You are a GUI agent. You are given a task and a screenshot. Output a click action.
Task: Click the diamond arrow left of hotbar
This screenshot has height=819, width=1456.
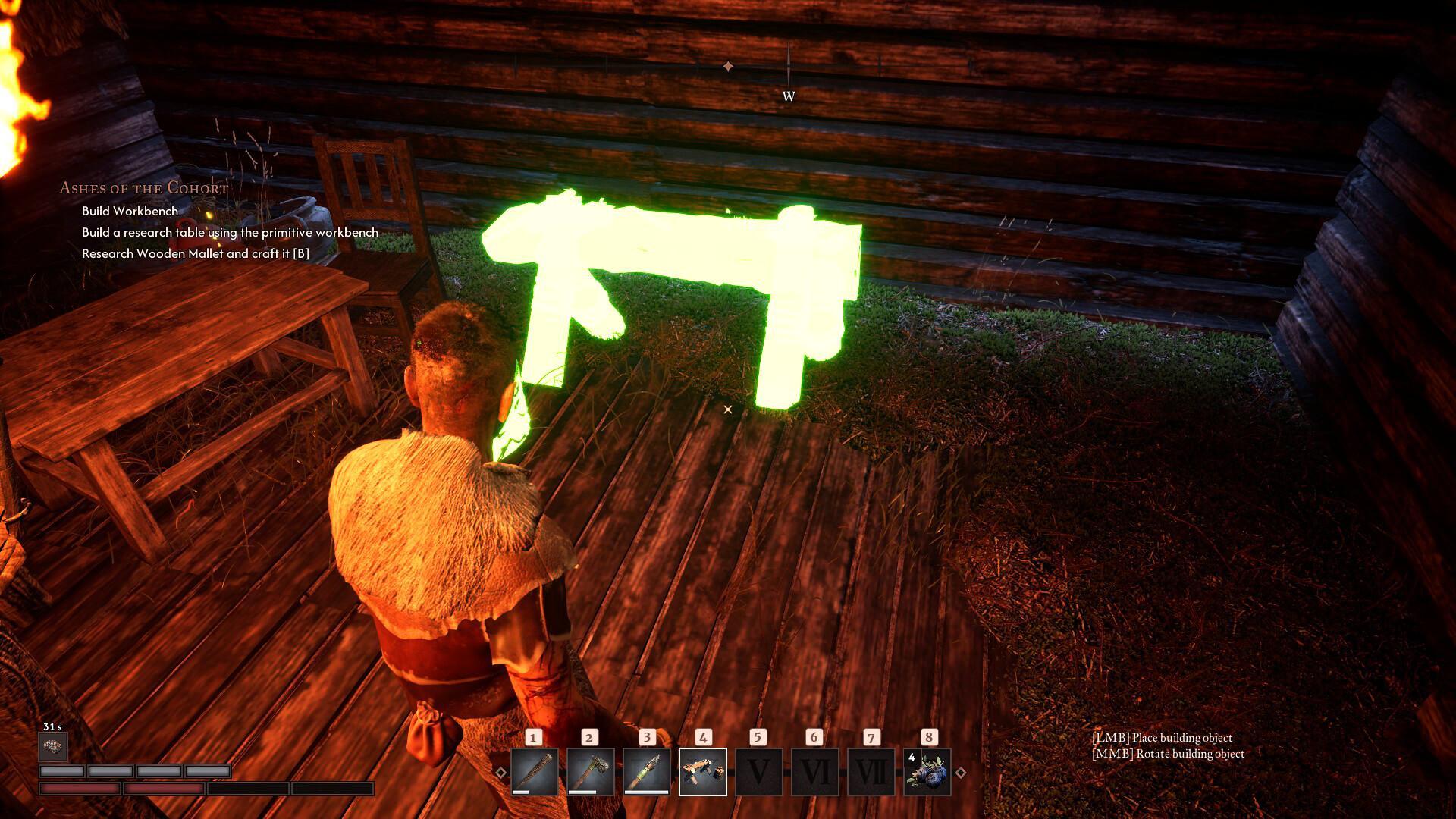tap(500, 773)
